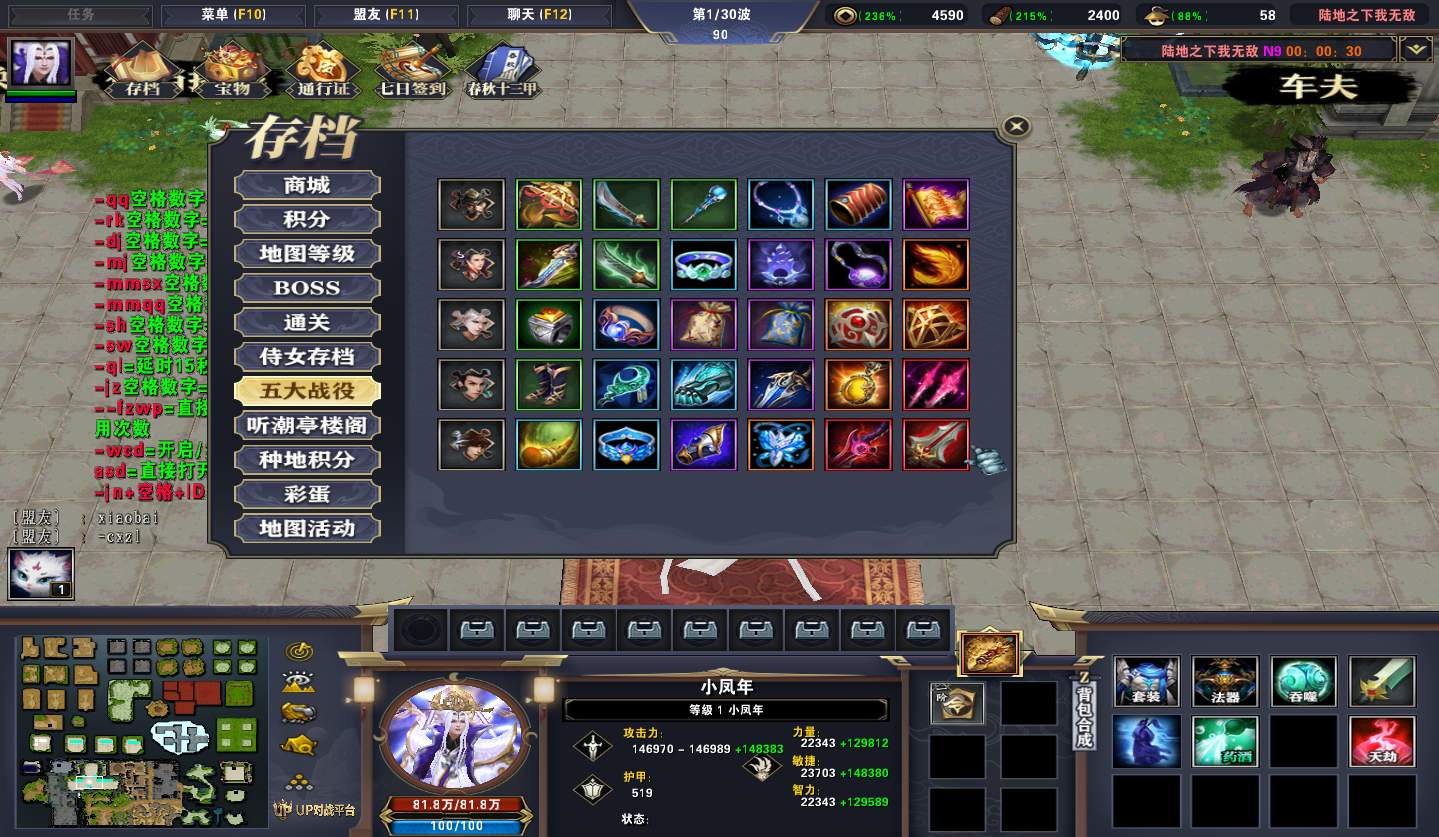Viewport: 1439px width, 837px height.
Task: Open the 彩蛋 category
Action: pyautogui.click(x=307, y=494)
